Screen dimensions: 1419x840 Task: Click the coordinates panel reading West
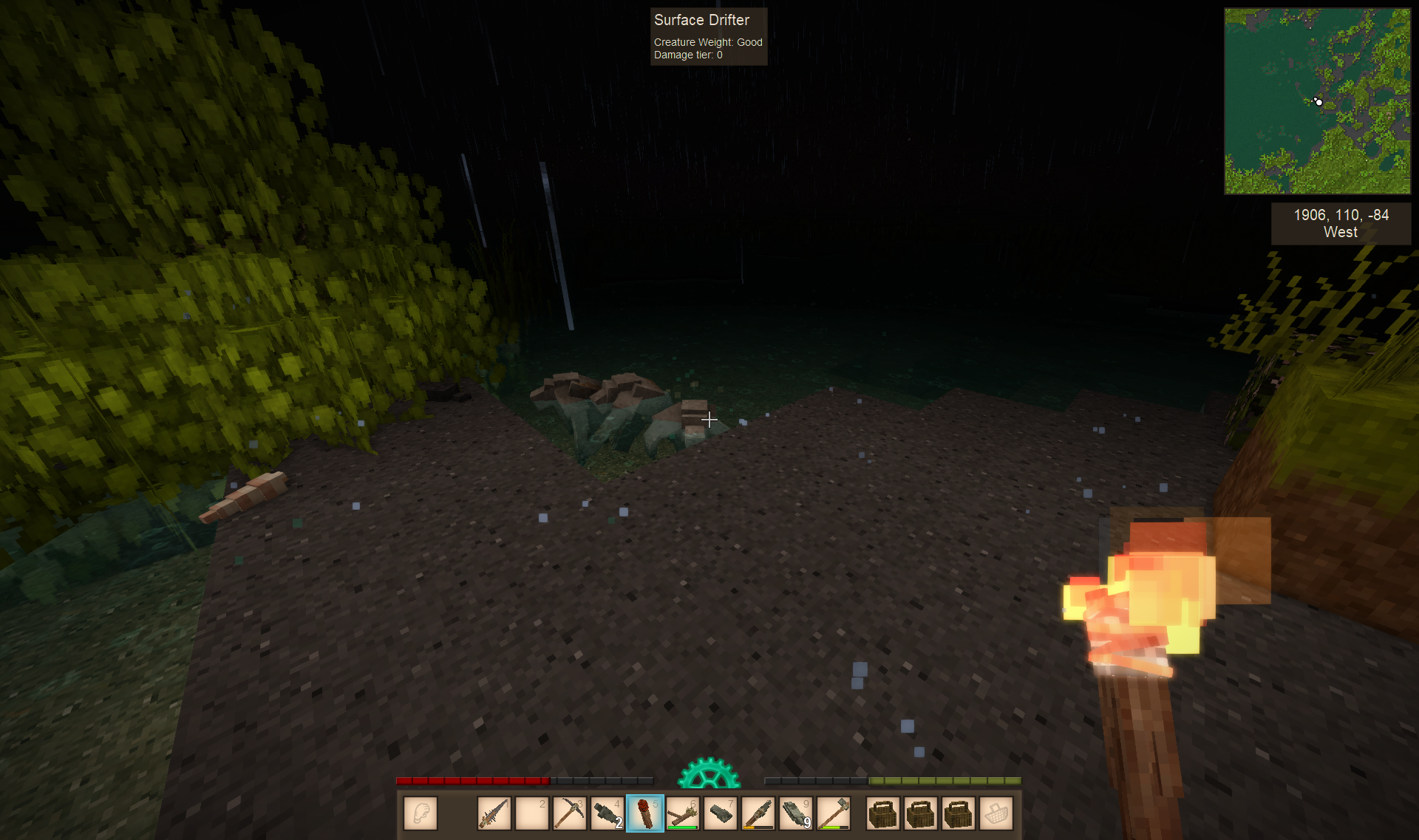click(1341, 223)
